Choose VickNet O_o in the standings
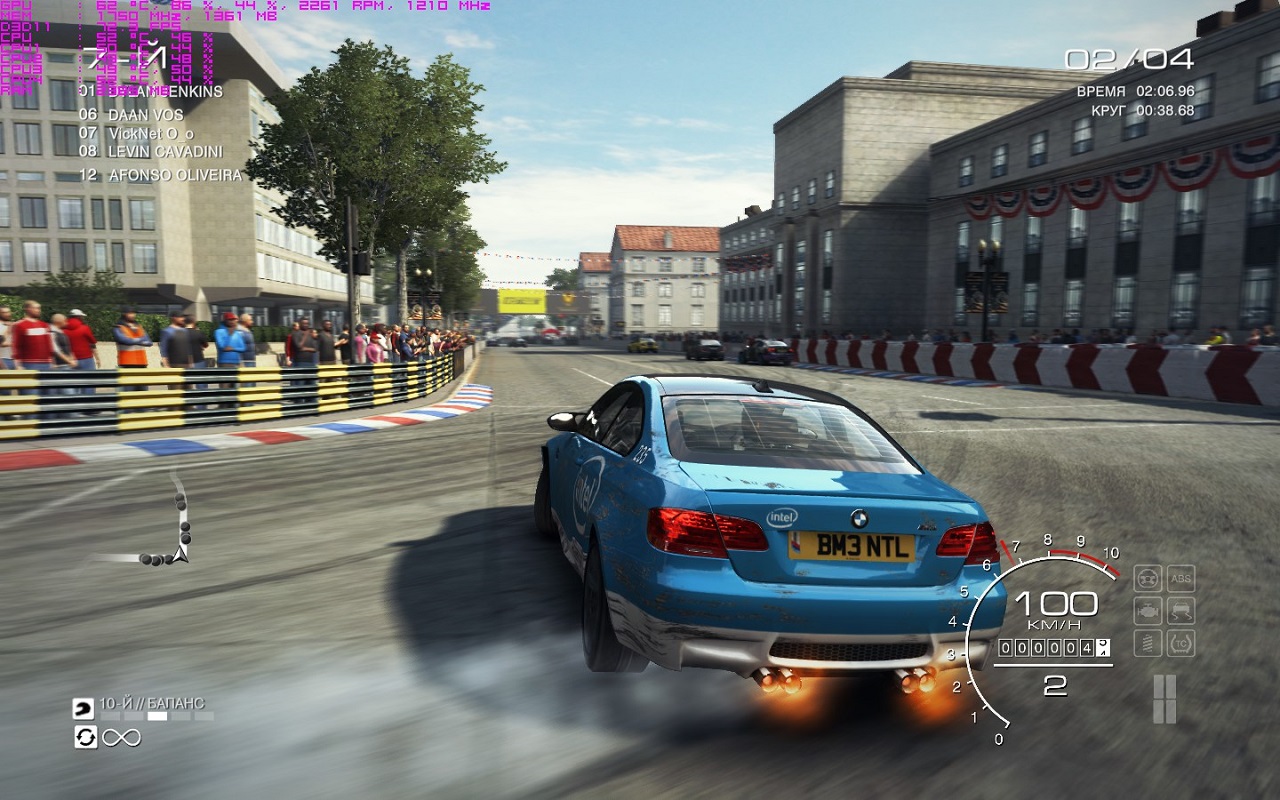The width and height of the screenshot is (1280, 800). [x=137, y=133]
